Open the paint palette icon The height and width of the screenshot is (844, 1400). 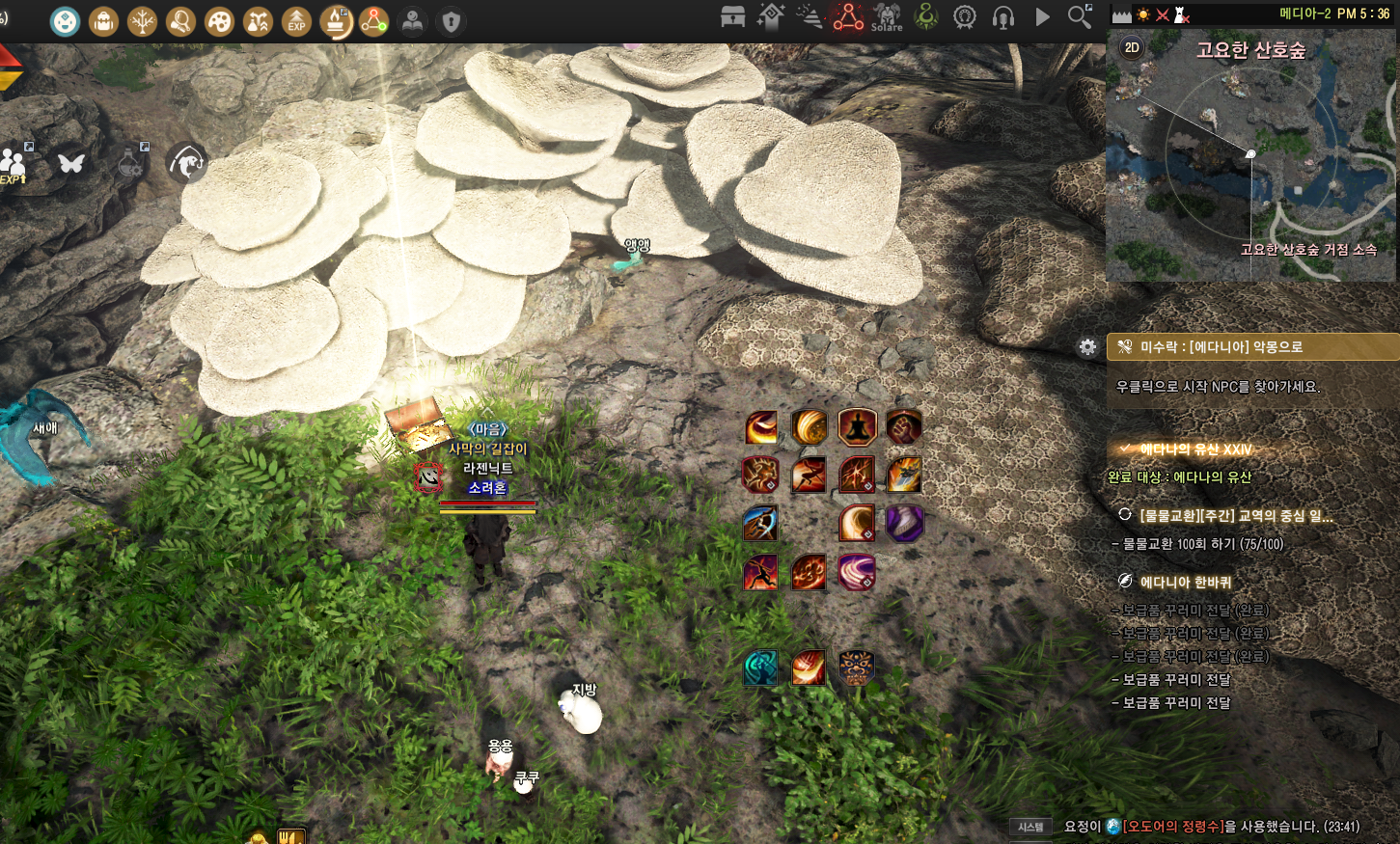click(x=219, y=20)
